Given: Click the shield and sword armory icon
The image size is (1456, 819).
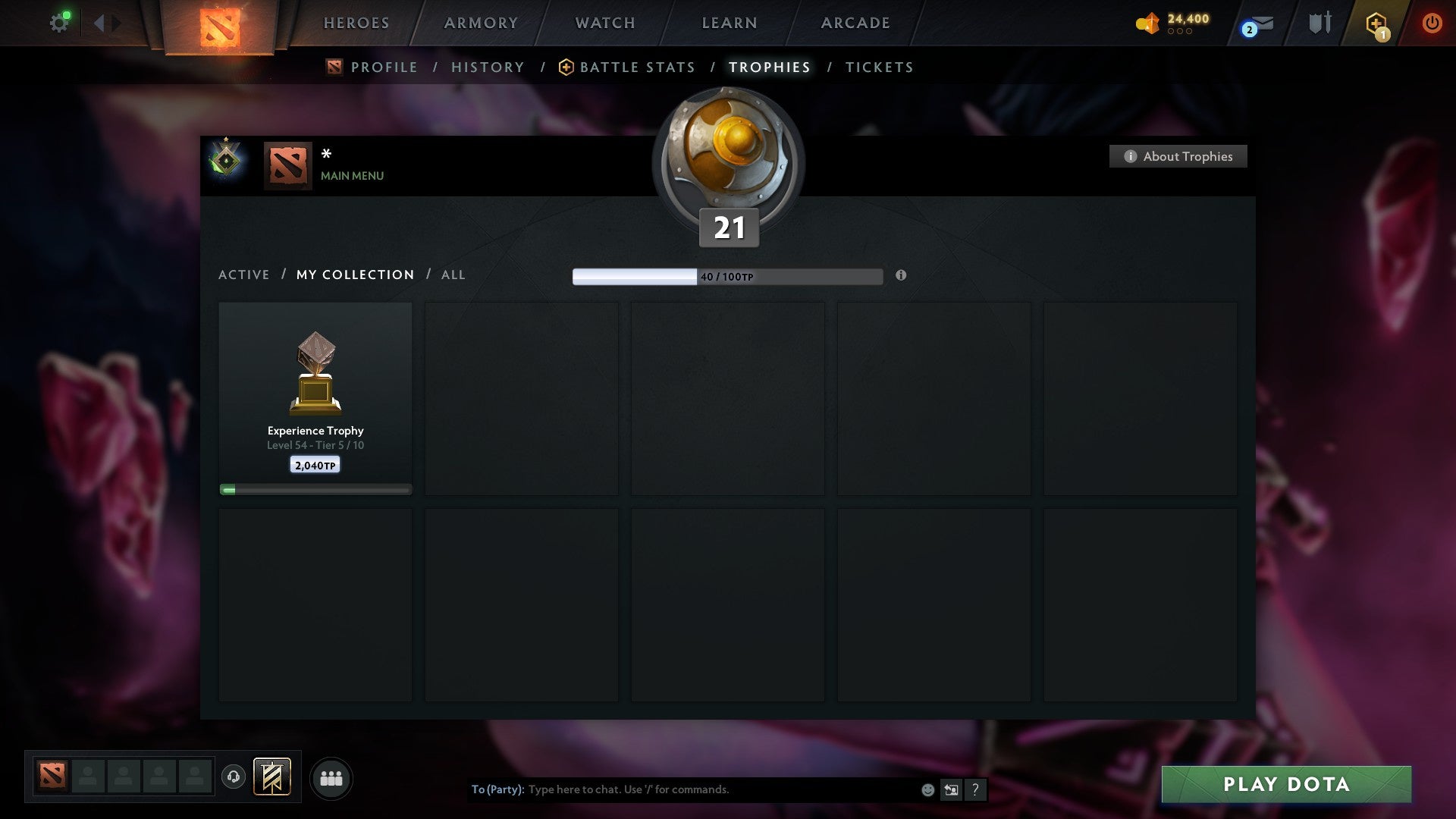Looking at the screenshot, I should (1319, 23).
